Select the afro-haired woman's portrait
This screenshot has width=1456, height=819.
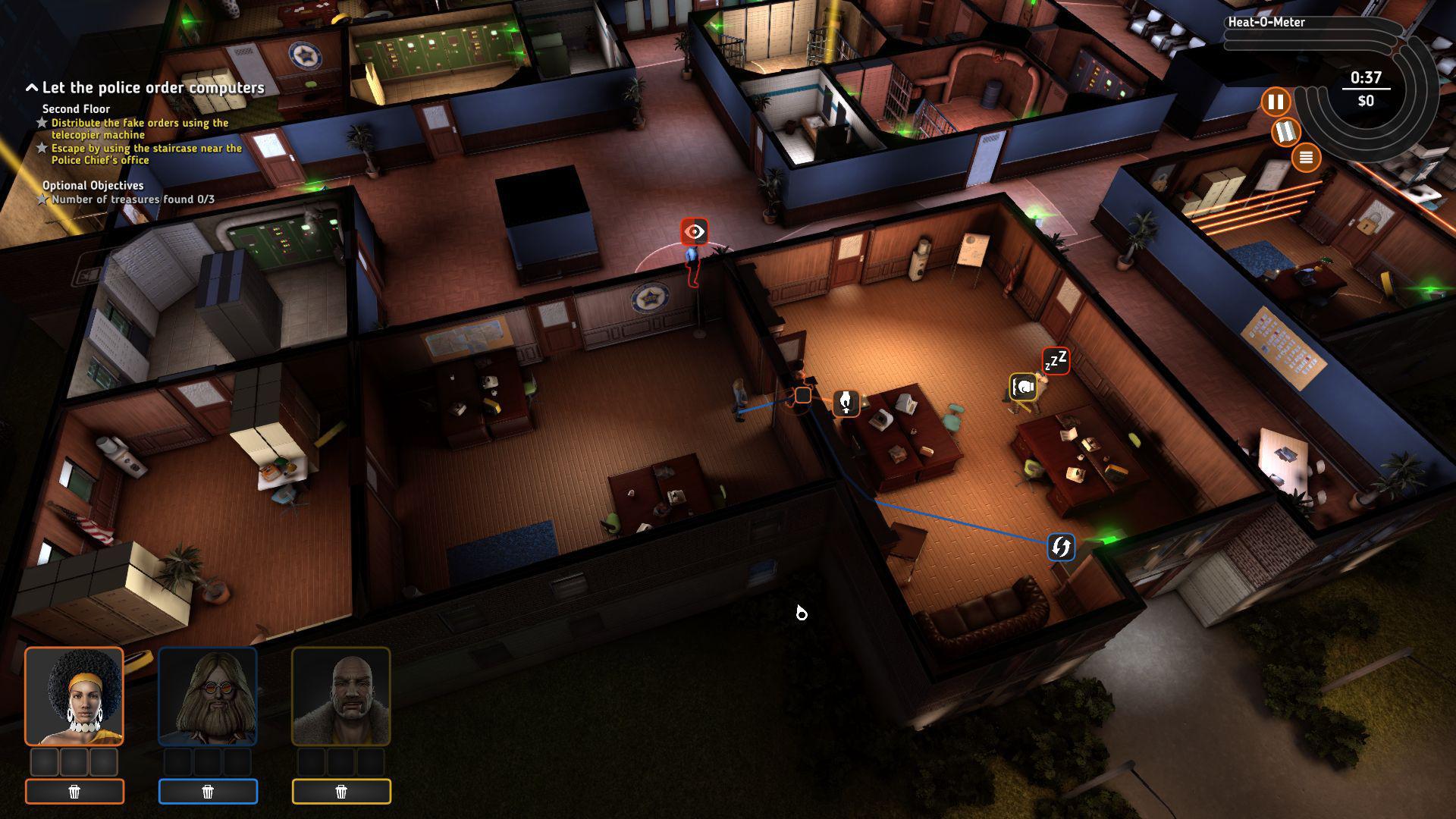[74, 698]
